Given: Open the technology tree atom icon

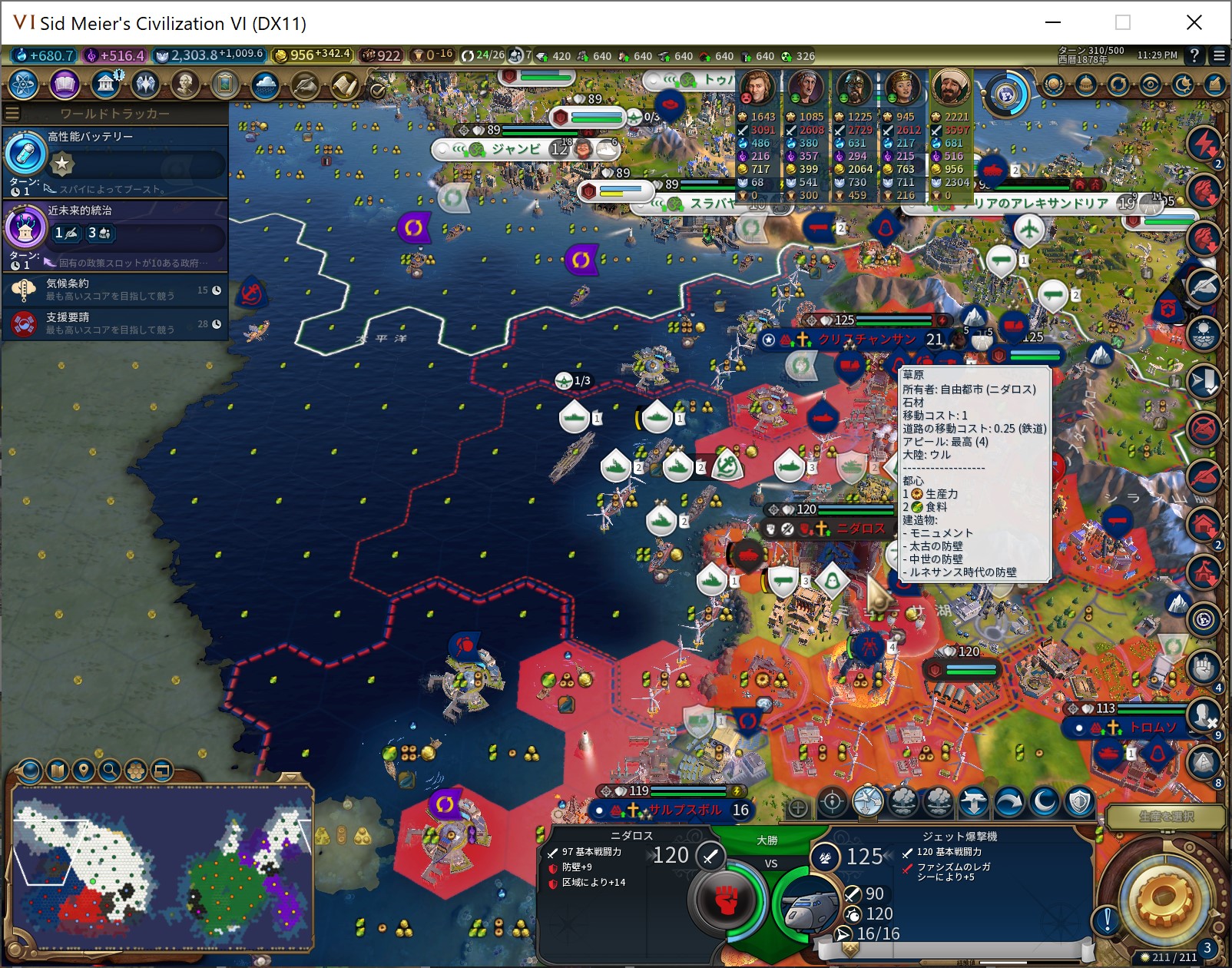Looking at the screenshot, I should pyautogui.click(x=24, y=84).
